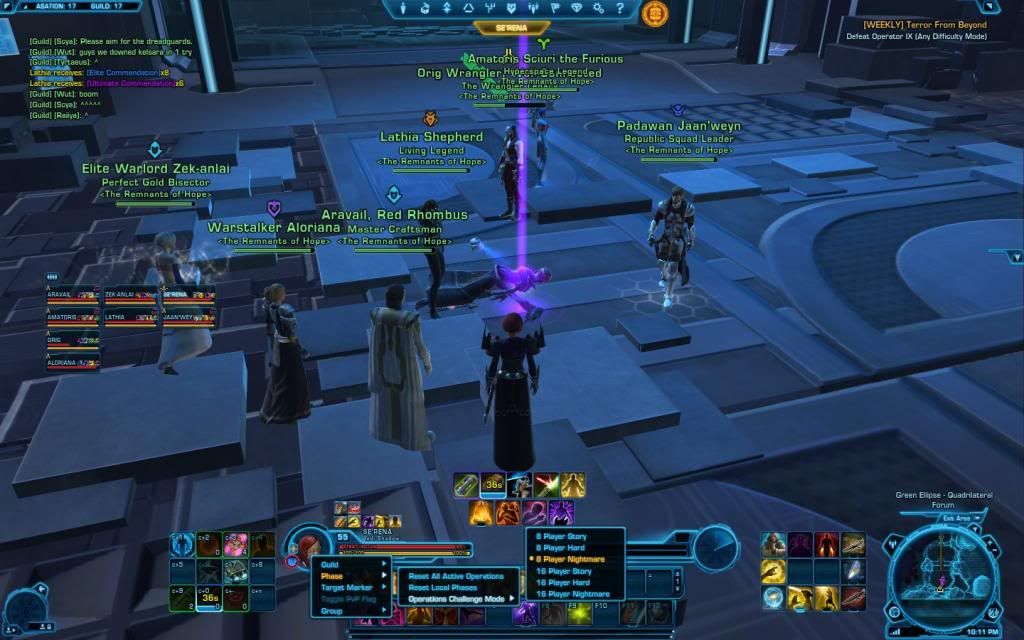
Task: Select Orig's raid frame
Action: click(72, 342)
